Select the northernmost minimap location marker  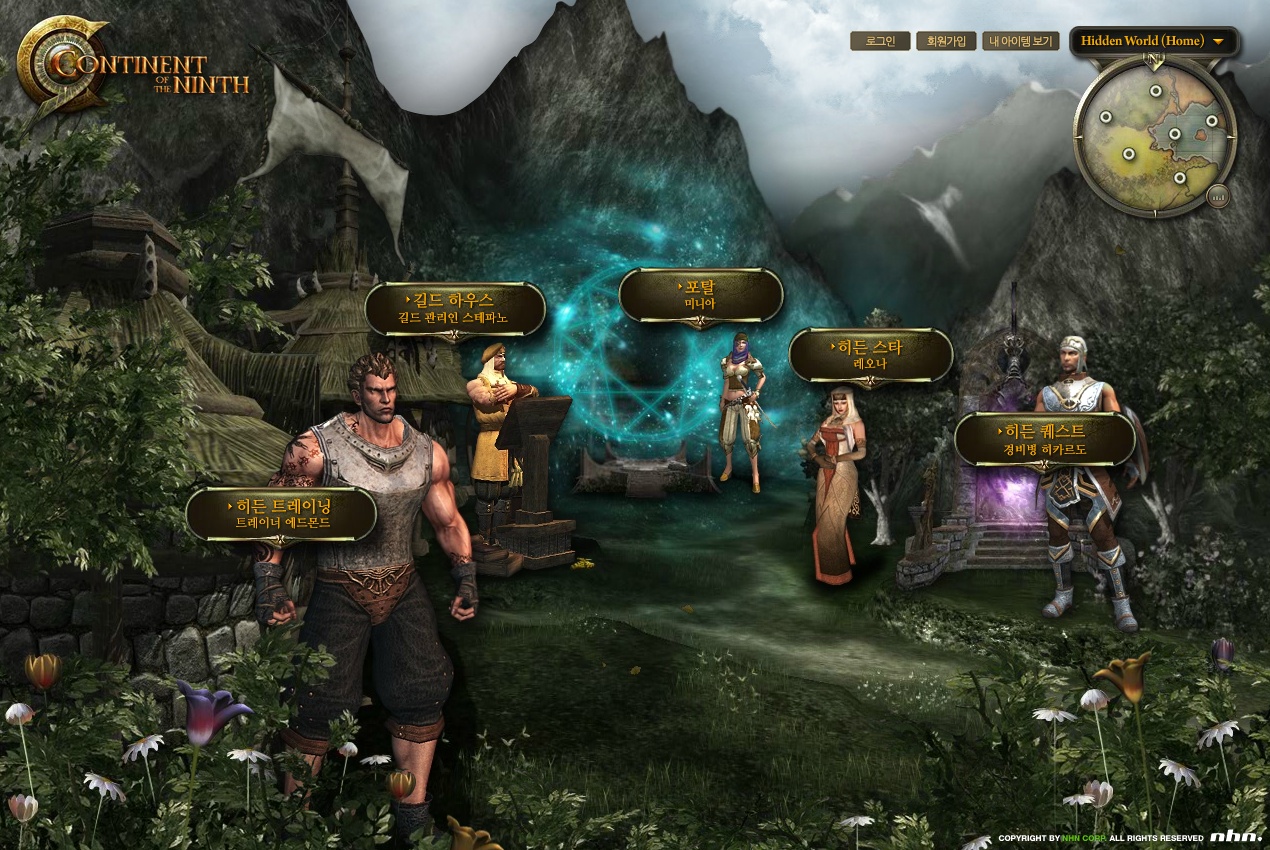(x=1156, y=91)
